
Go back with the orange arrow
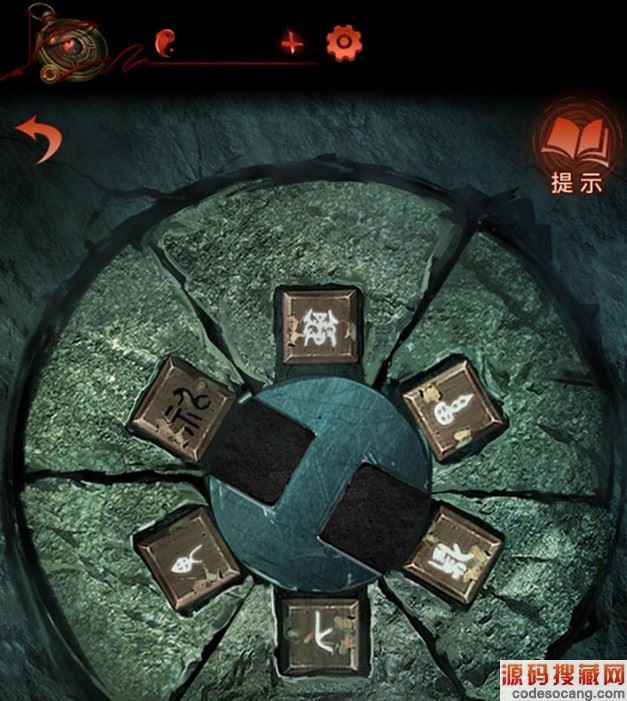point(38,139)
